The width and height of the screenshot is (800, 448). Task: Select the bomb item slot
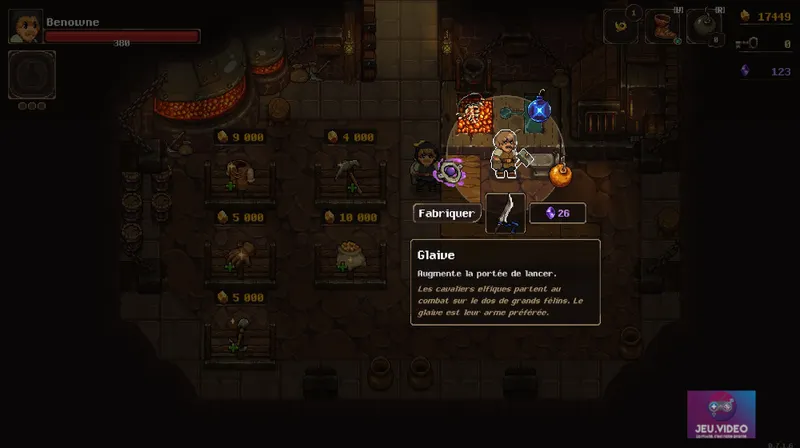click(x=706, y=27)
